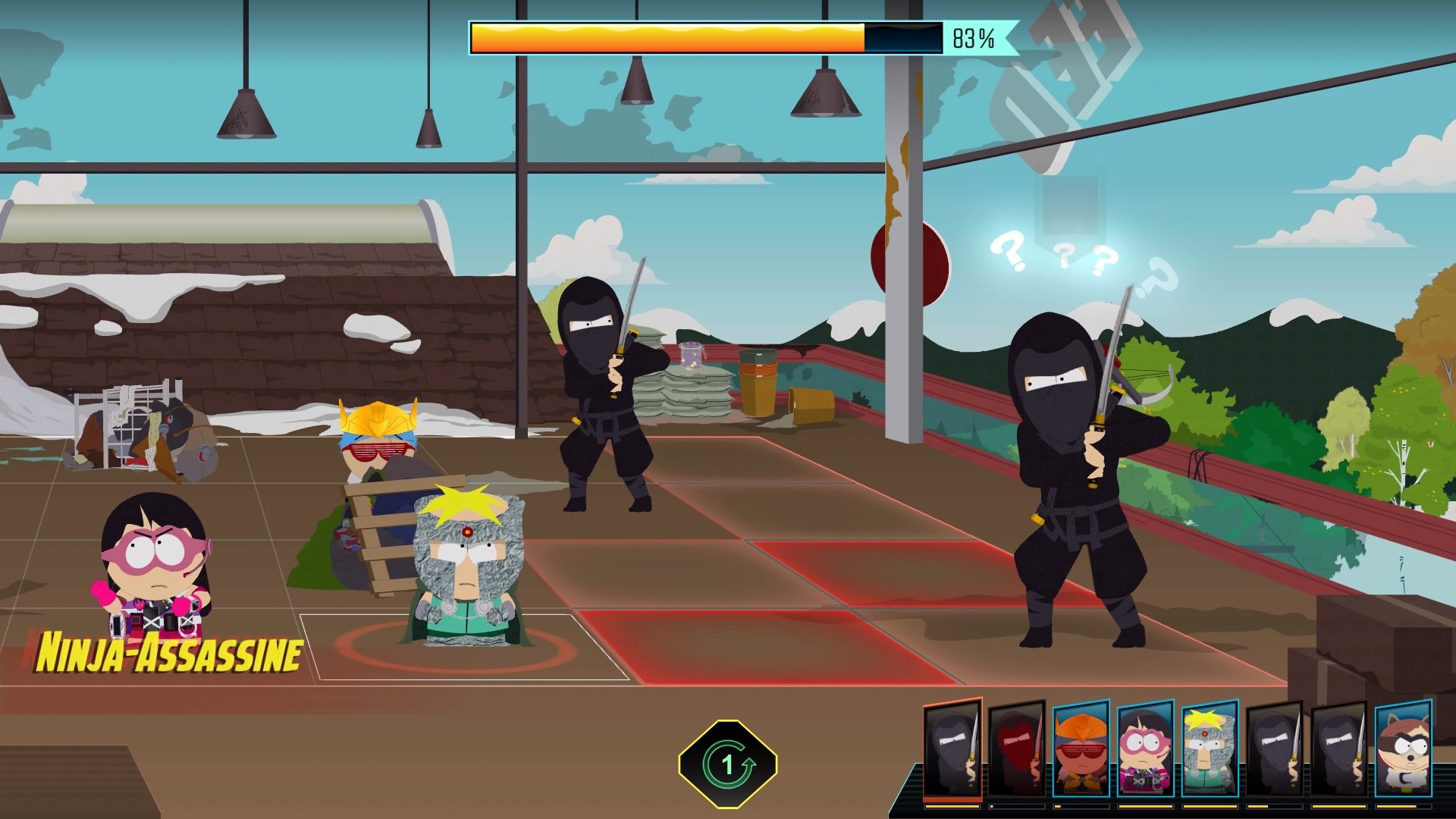Click the ninja holding the sword overhead
The height and width of the screenshot is (819, 1456).
(x=599, y=394)
